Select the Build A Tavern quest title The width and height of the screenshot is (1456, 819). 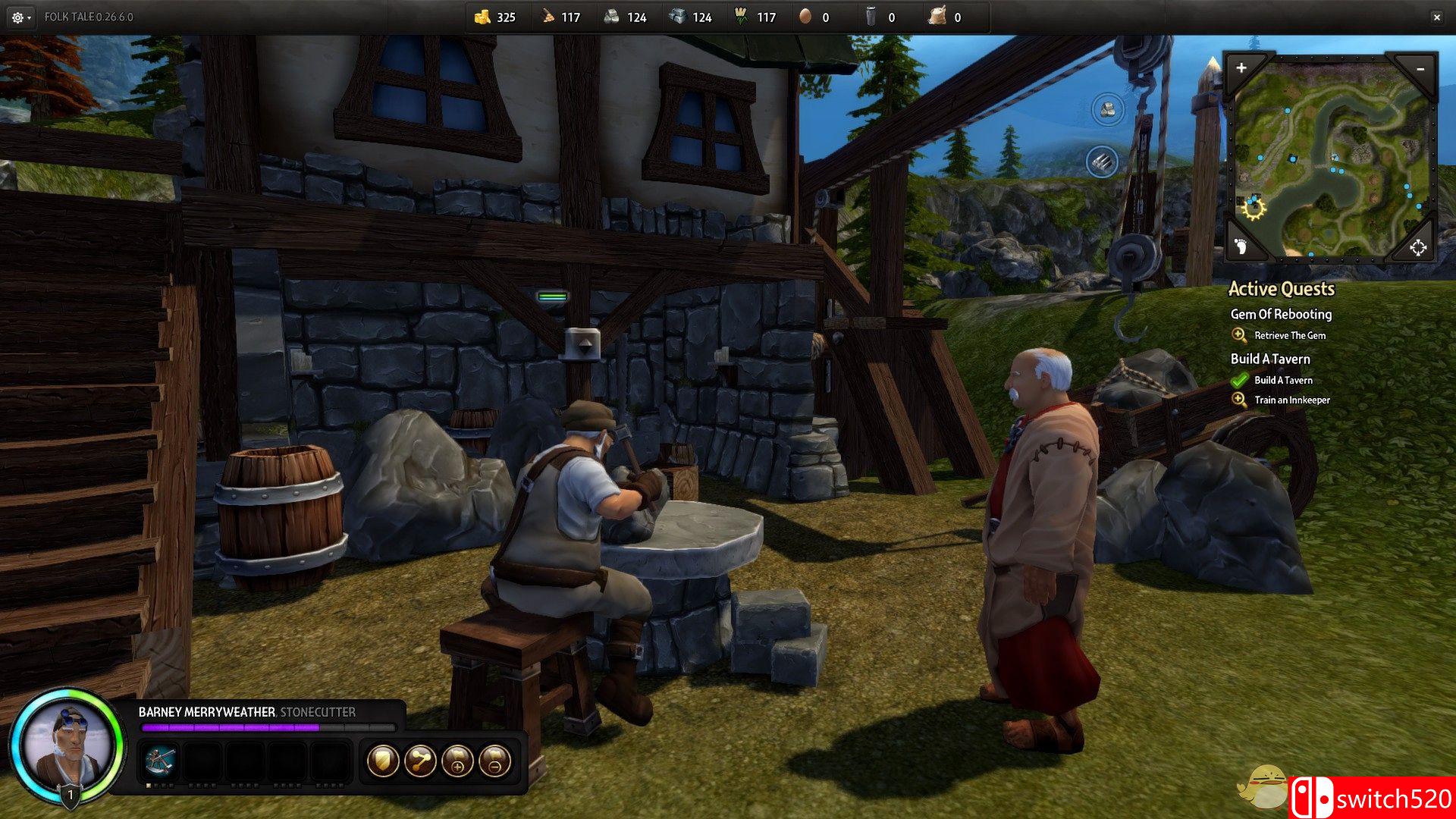click(x=1270, y=359)
